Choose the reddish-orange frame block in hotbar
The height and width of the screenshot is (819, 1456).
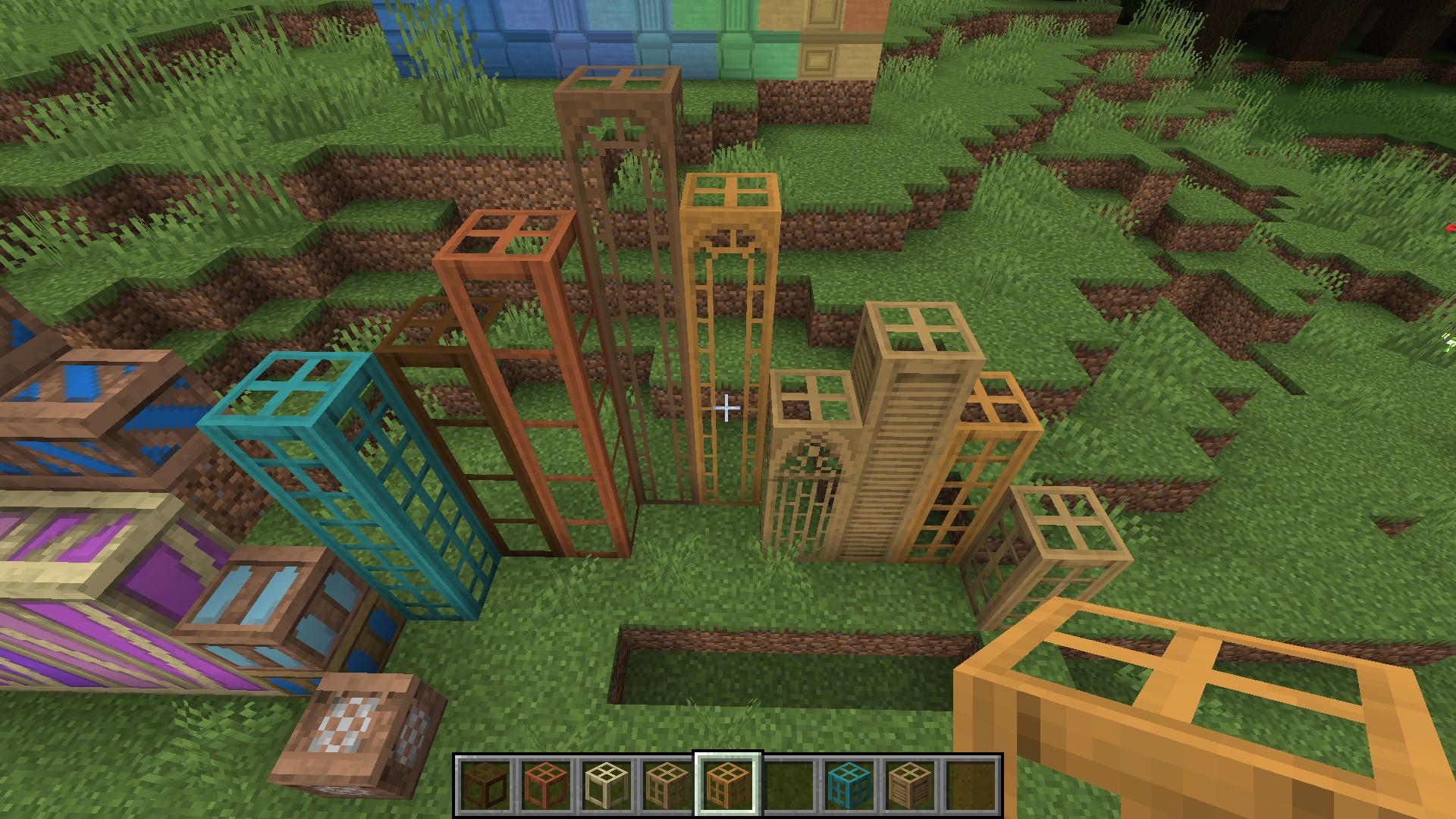pyautogui.click(x=545, y=783)
